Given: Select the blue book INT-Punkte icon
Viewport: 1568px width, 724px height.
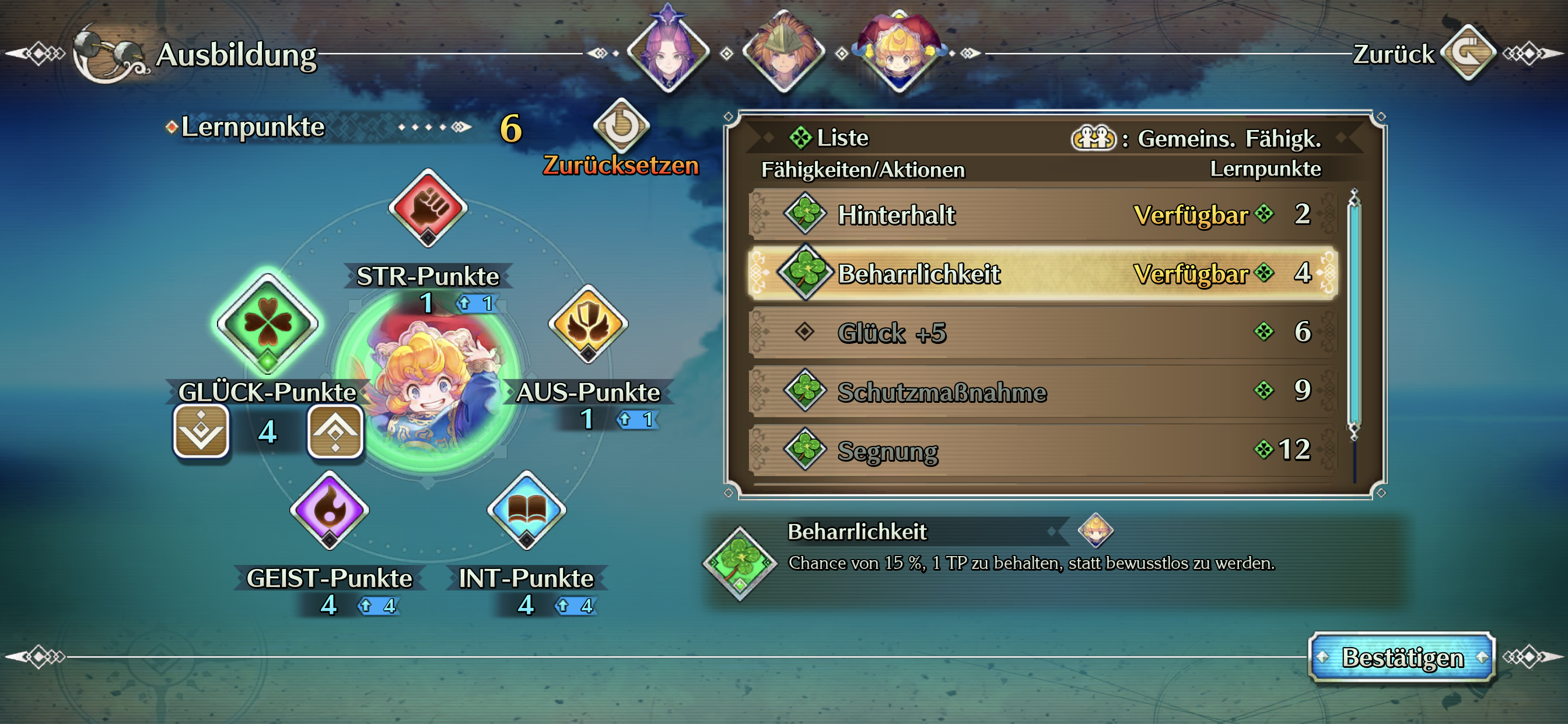Looking at the screenshot, I should (527, 510).
